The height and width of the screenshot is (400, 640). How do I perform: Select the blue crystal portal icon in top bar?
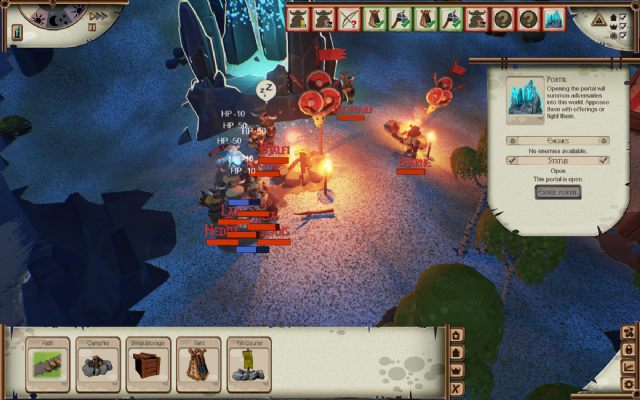tap(554, 18)
